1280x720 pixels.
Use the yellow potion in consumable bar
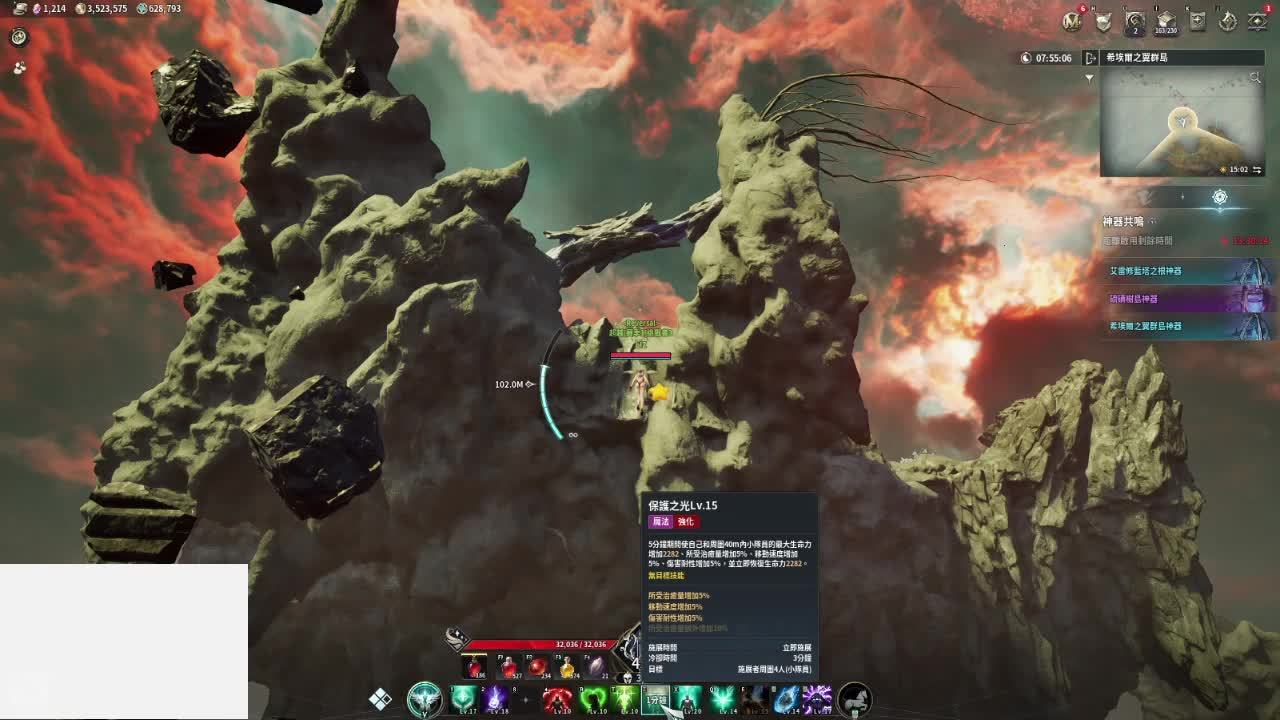pos(567,667)
